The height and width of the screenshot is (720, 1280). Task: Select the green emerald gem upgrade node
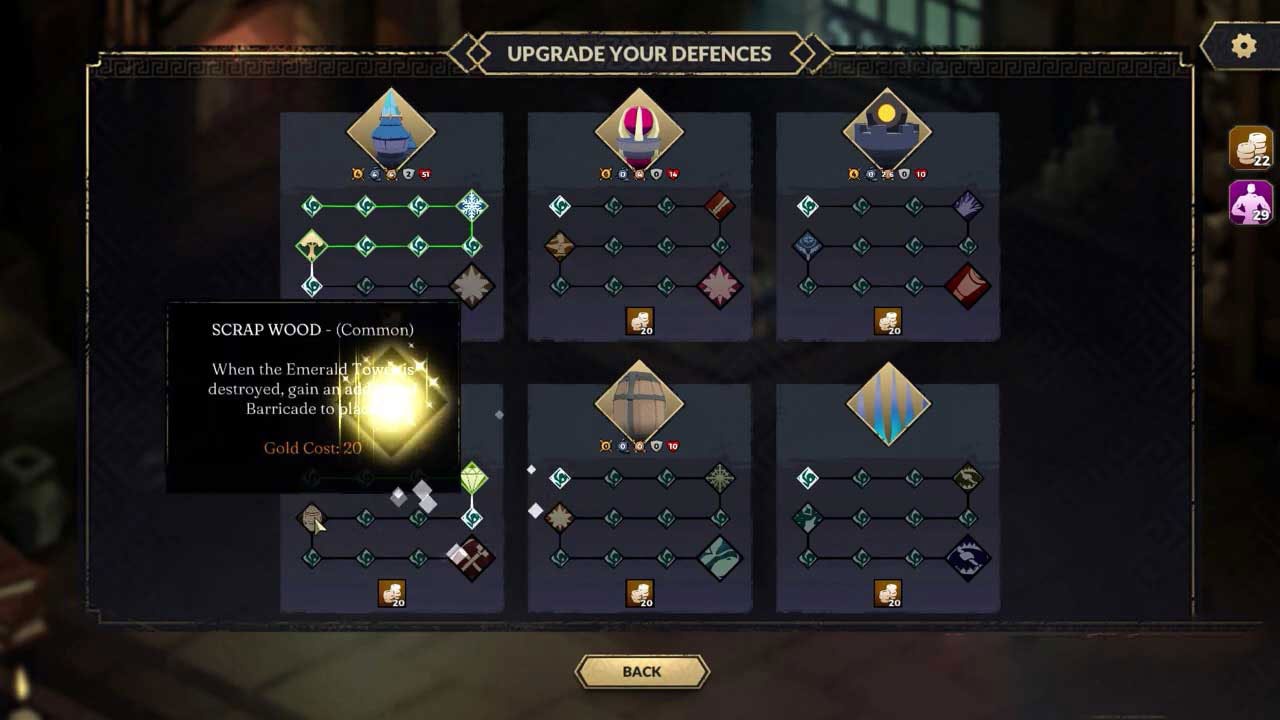tap(473, 479)
